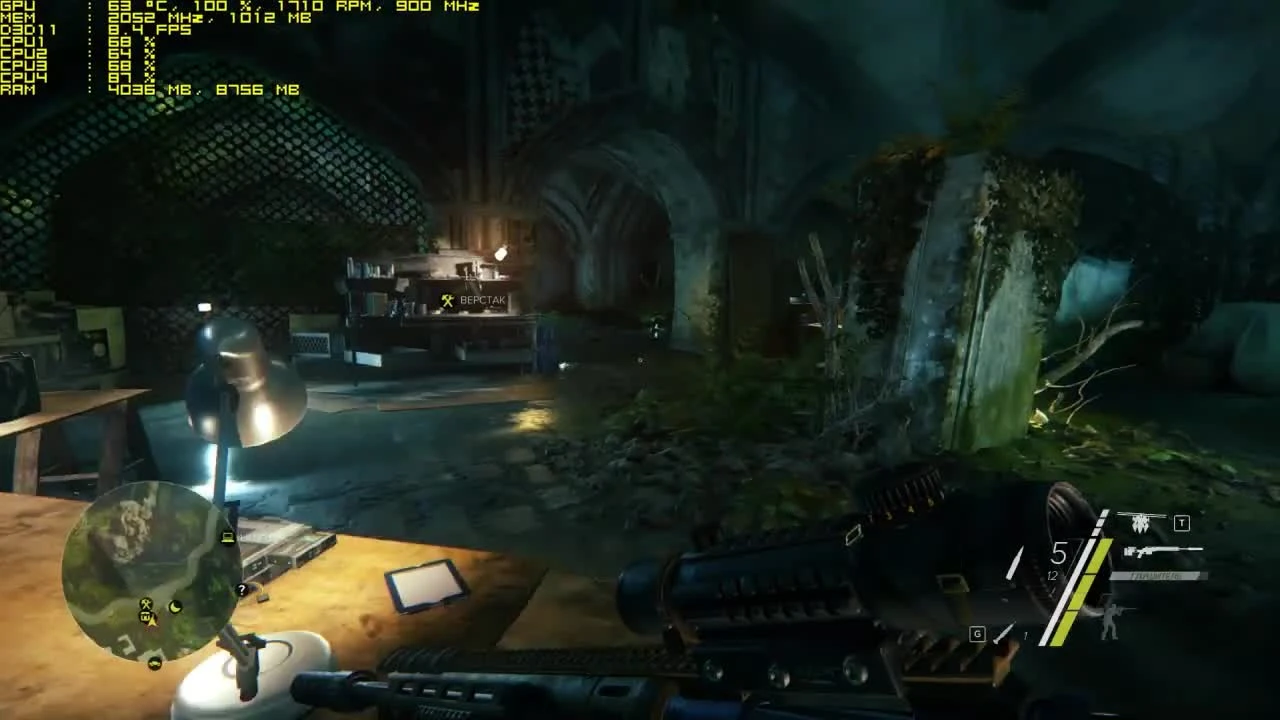Click the laptop icon on the minimap

click(x=226, y=537)
